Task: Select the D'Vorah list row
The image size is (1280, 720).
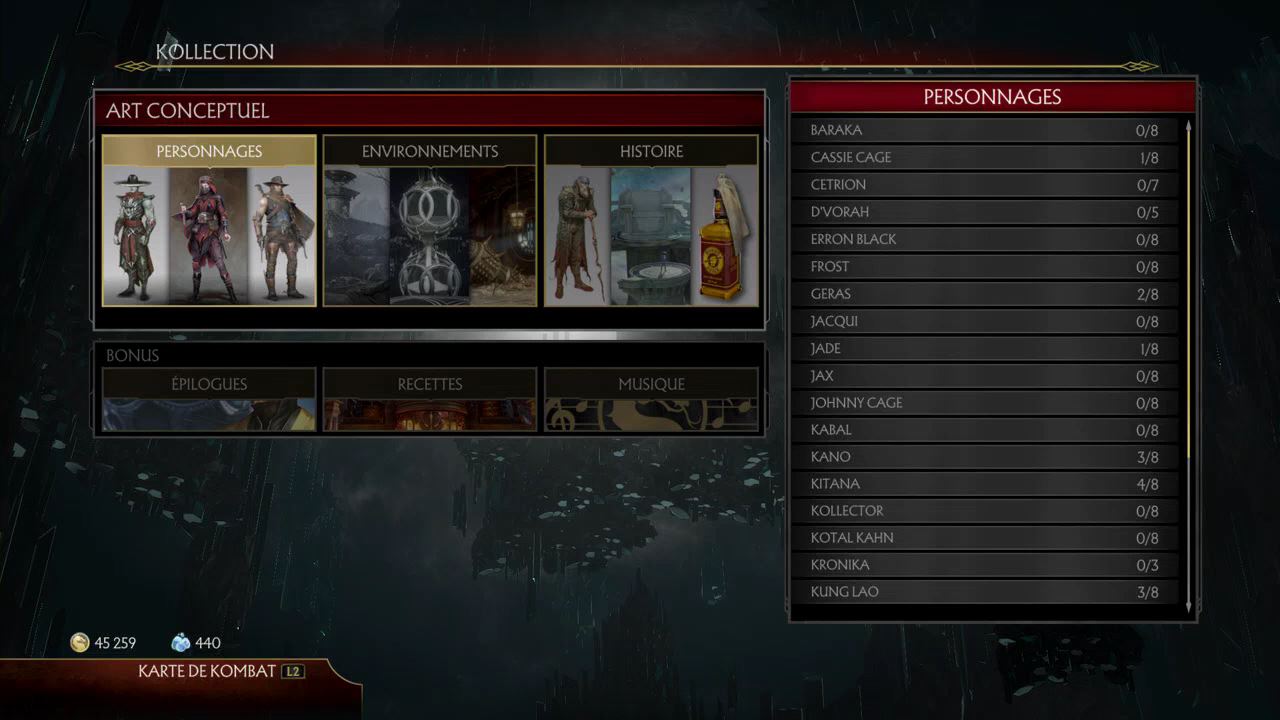Action: point(985,212)
